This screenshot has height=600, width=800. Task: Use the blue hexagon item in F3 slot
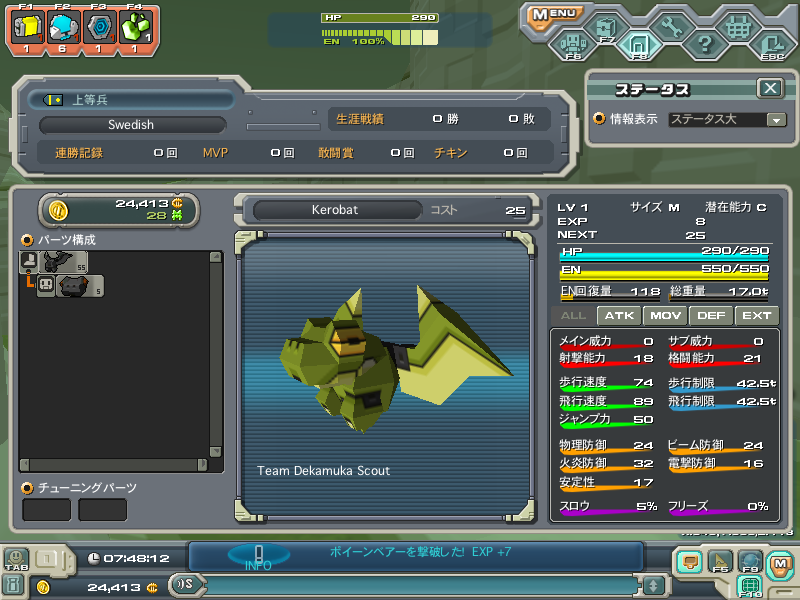click(98, 28)
